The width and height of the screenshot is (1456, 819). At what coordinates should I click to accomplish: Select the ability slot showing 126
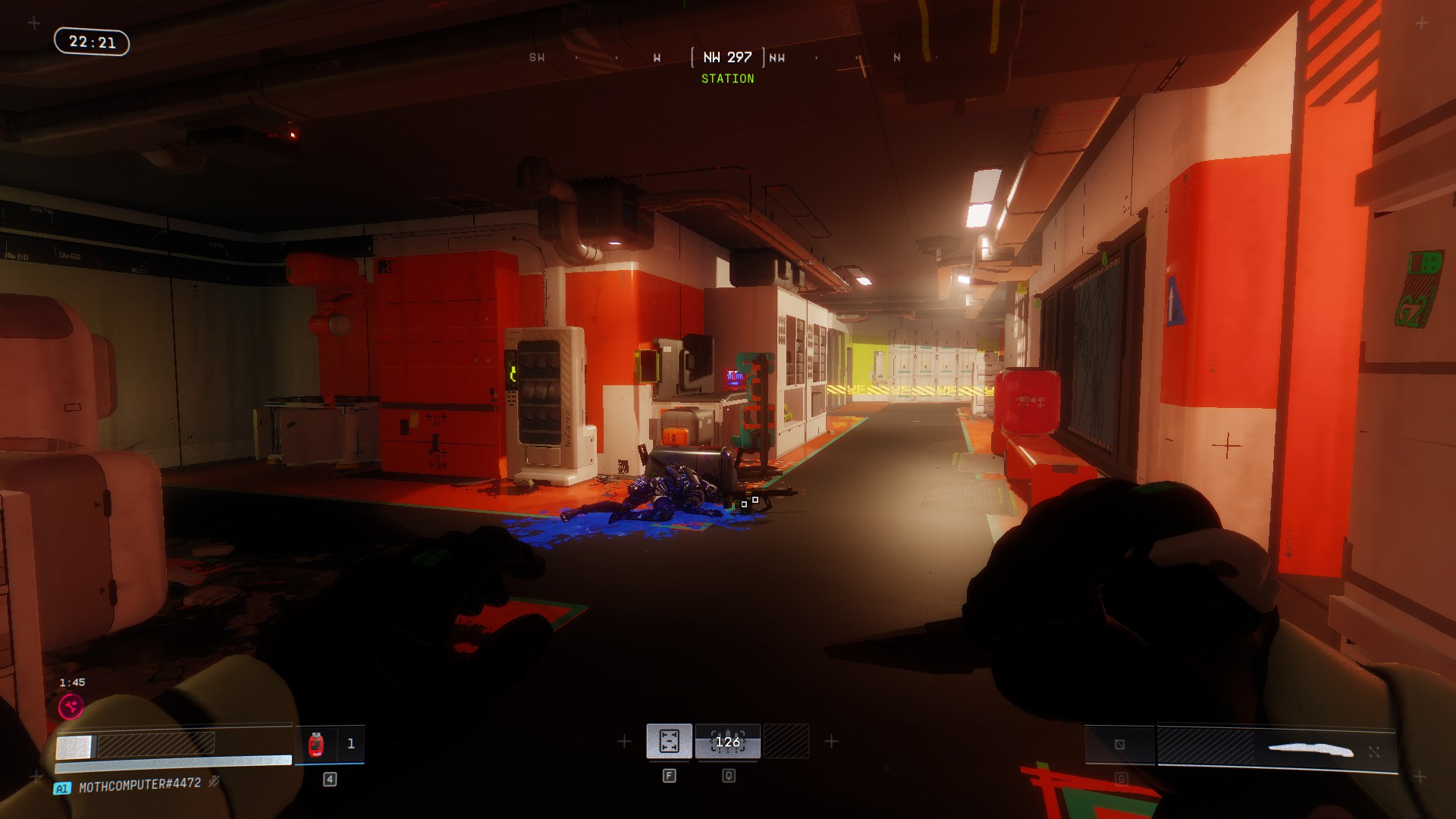click(727, 741)
